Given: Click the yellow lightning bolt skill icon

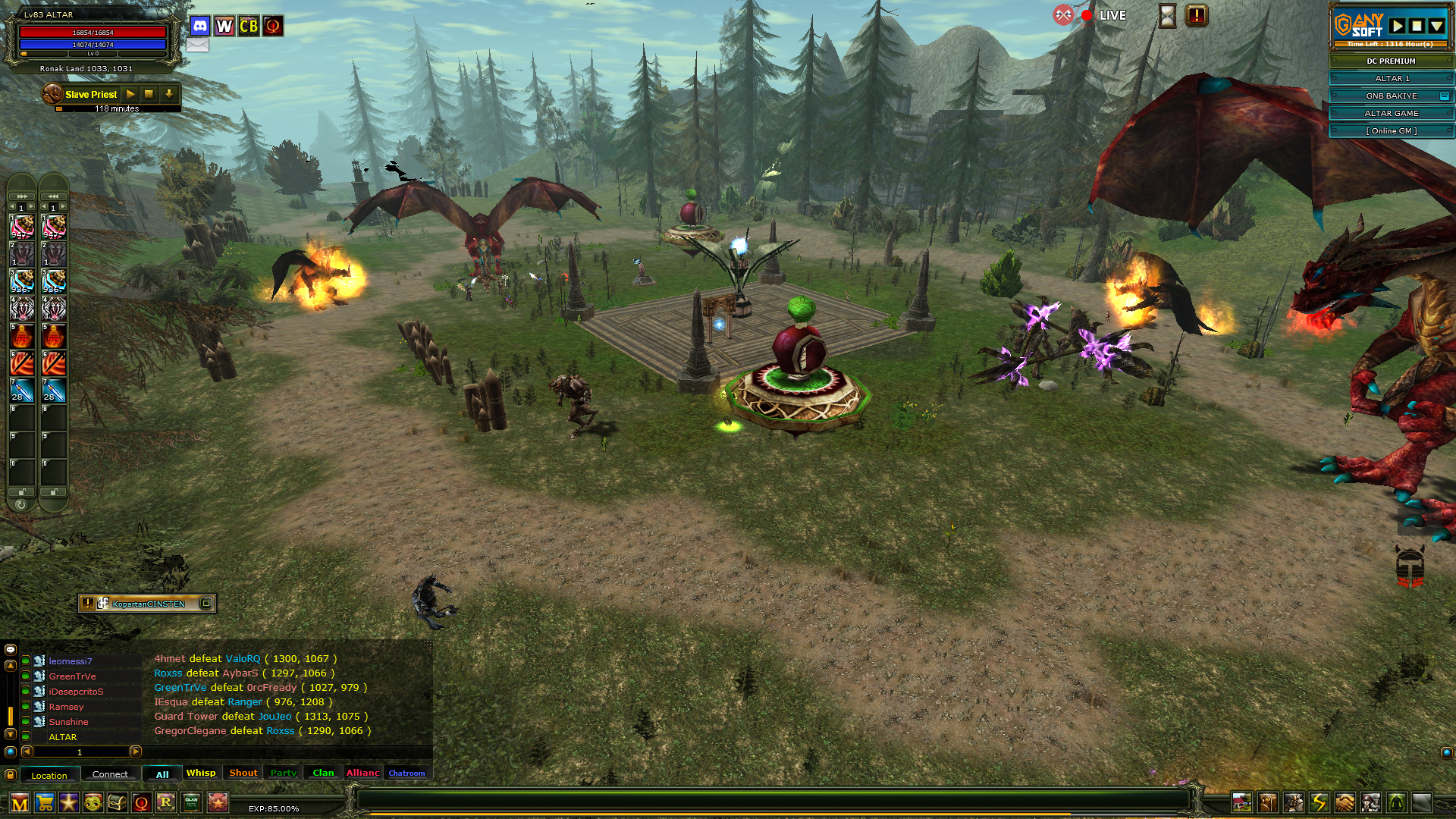Looking at the screenshot, I should (x=1319, y=802).
